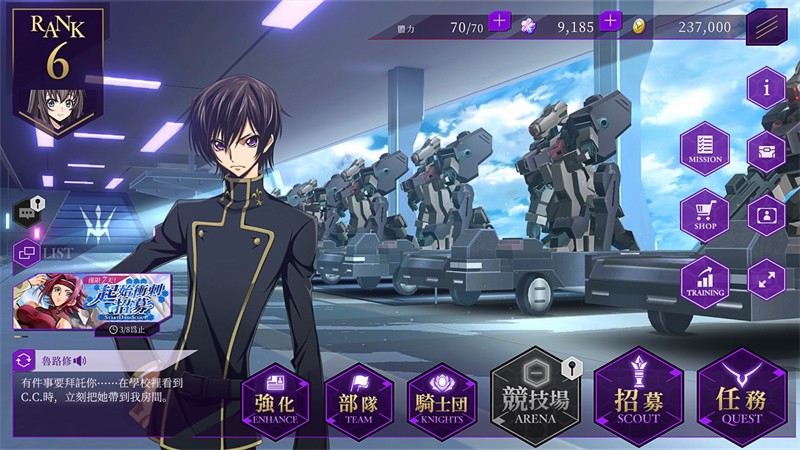Open the Enhance (強化) menu

(274, 399)
